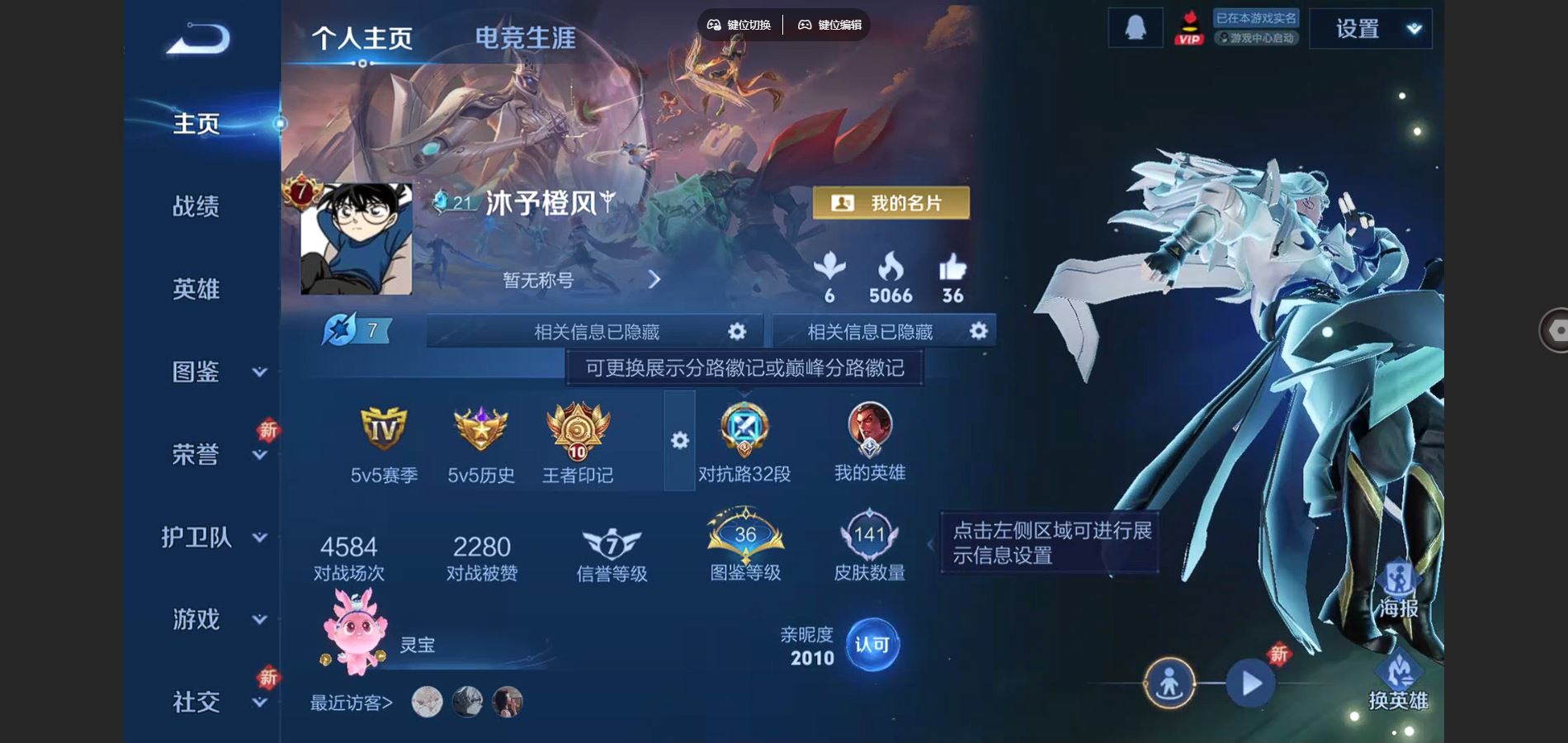This screenshot has height=743, width=1568.
Task: Open the VIP flame icon
Action: click(x=1189, y=30)
